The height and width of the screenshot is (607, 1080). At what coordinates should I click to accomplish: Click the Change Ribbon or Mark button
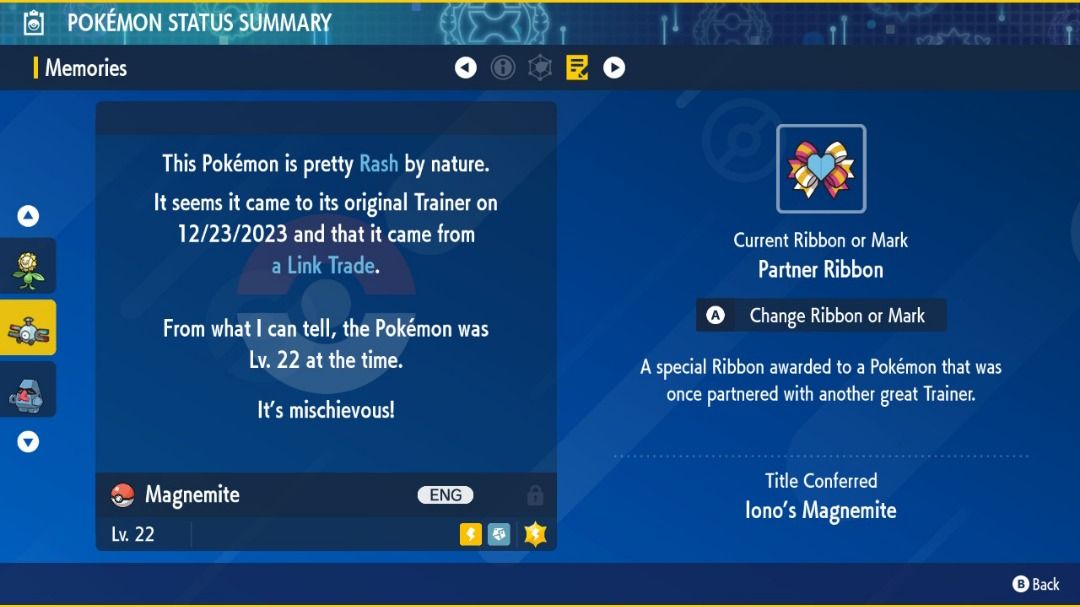[821, 316]
